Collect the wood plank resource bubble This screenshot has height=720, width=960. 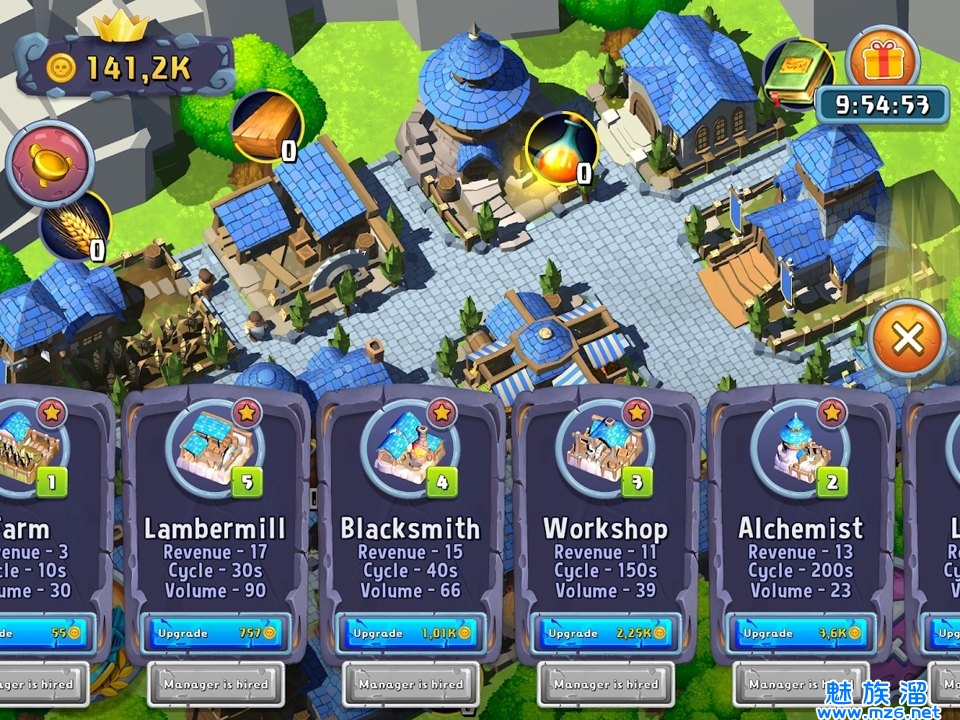[267, 125]
